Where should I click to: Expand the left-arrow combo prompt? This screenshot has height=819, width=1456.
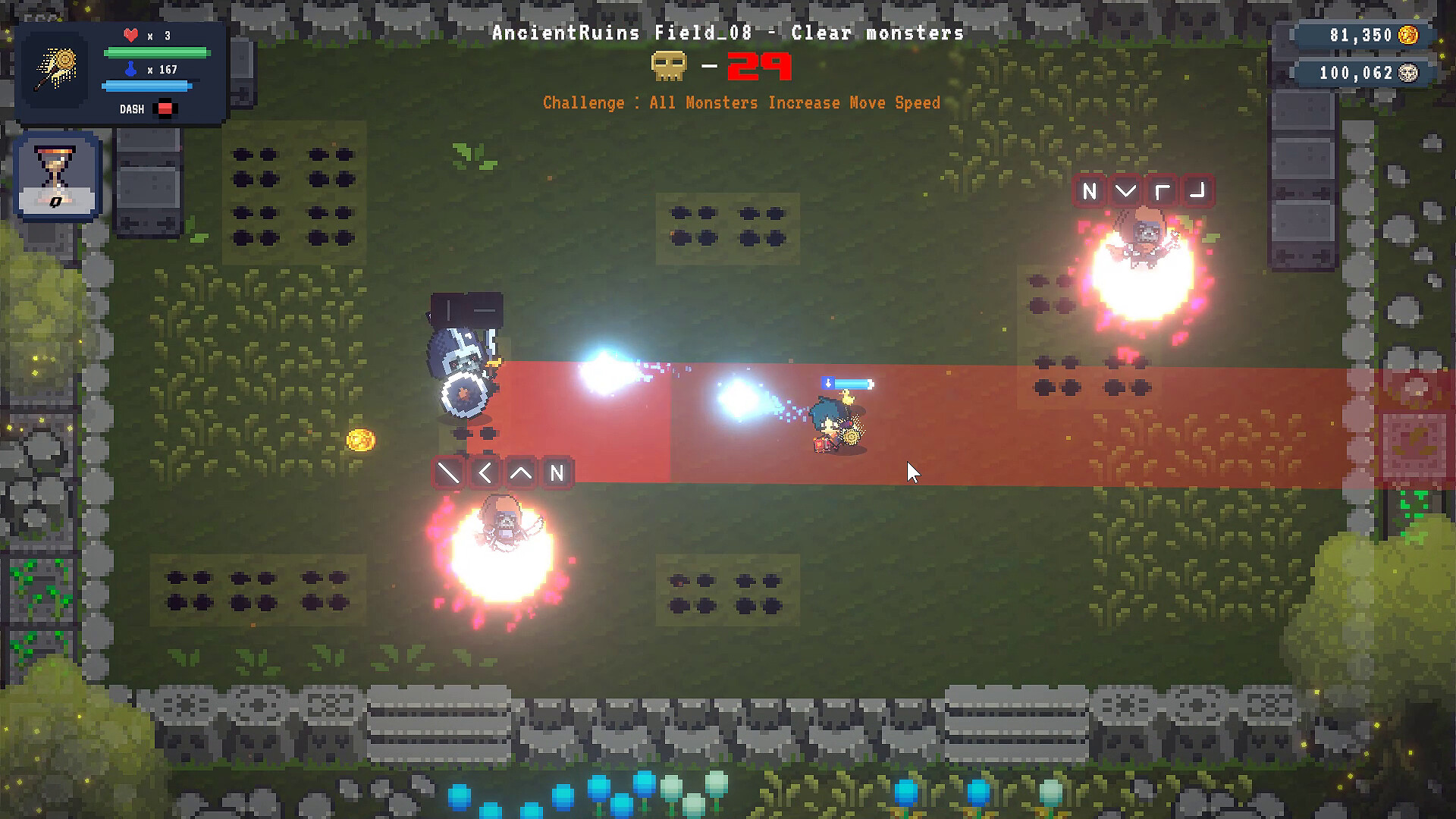(x=485, y=472)
